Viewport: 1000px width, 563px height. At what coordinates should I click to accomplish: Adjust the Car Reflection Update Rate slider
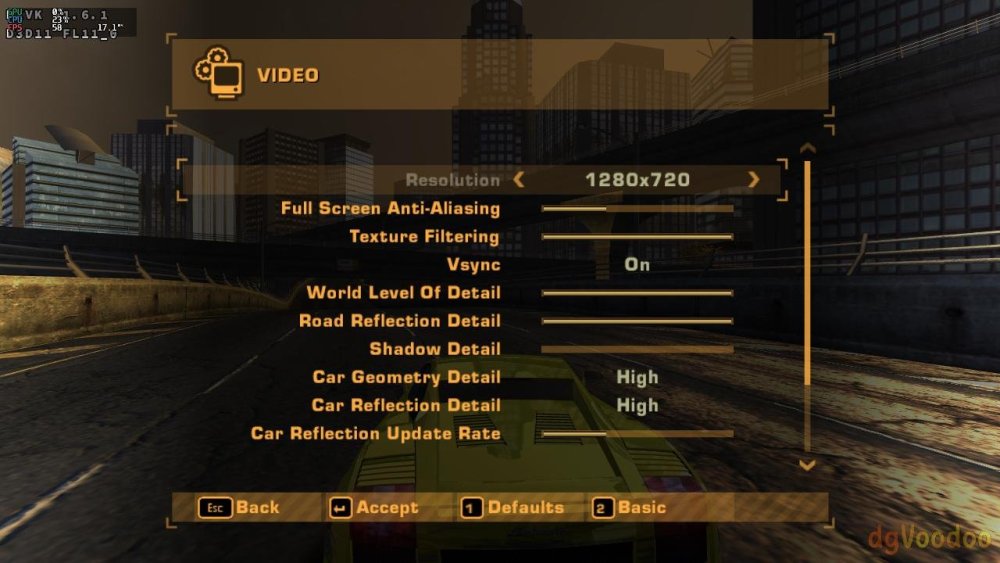pos(637,434)
